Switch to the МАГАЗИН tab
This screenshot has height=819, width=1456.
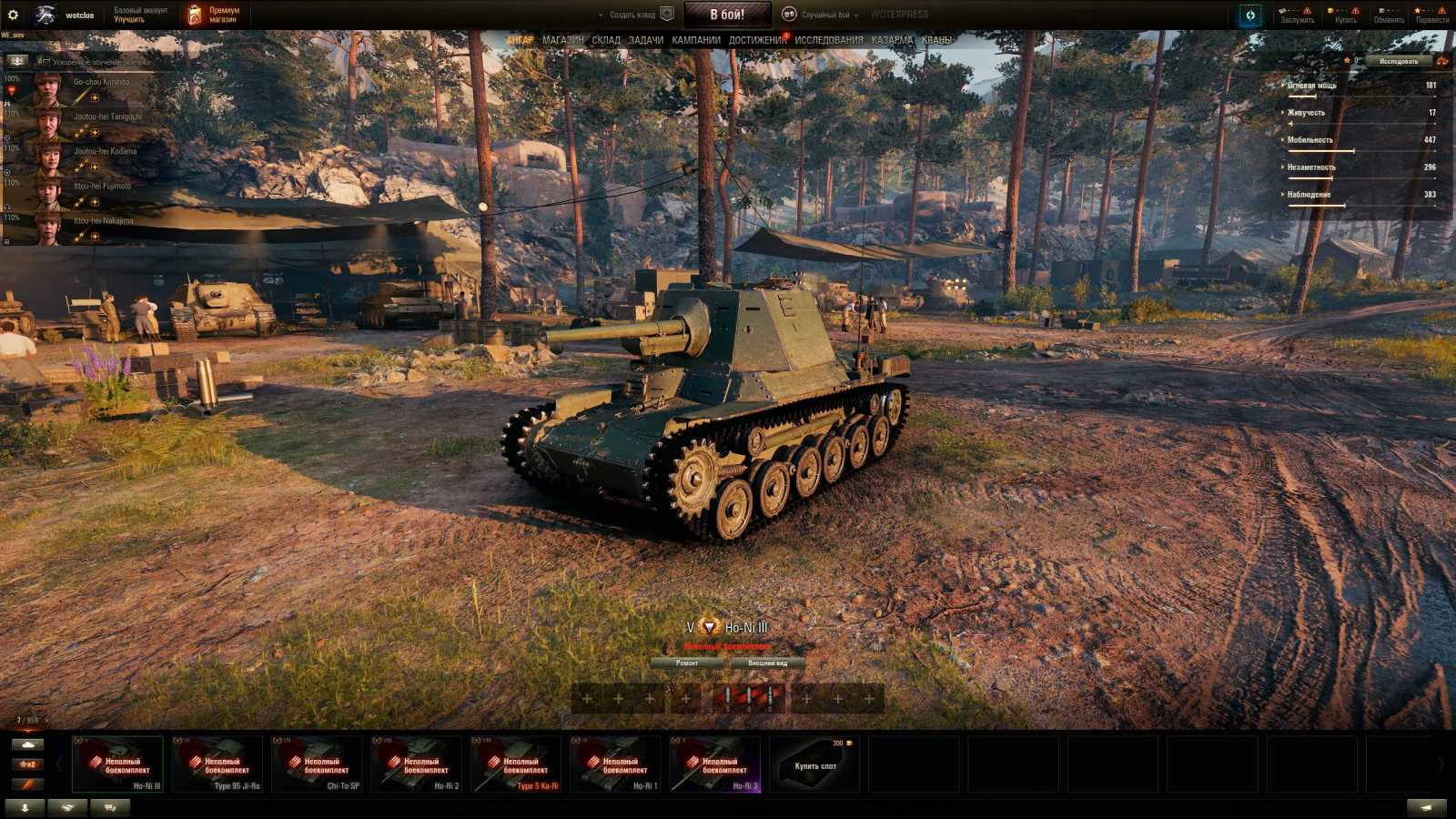562,40
